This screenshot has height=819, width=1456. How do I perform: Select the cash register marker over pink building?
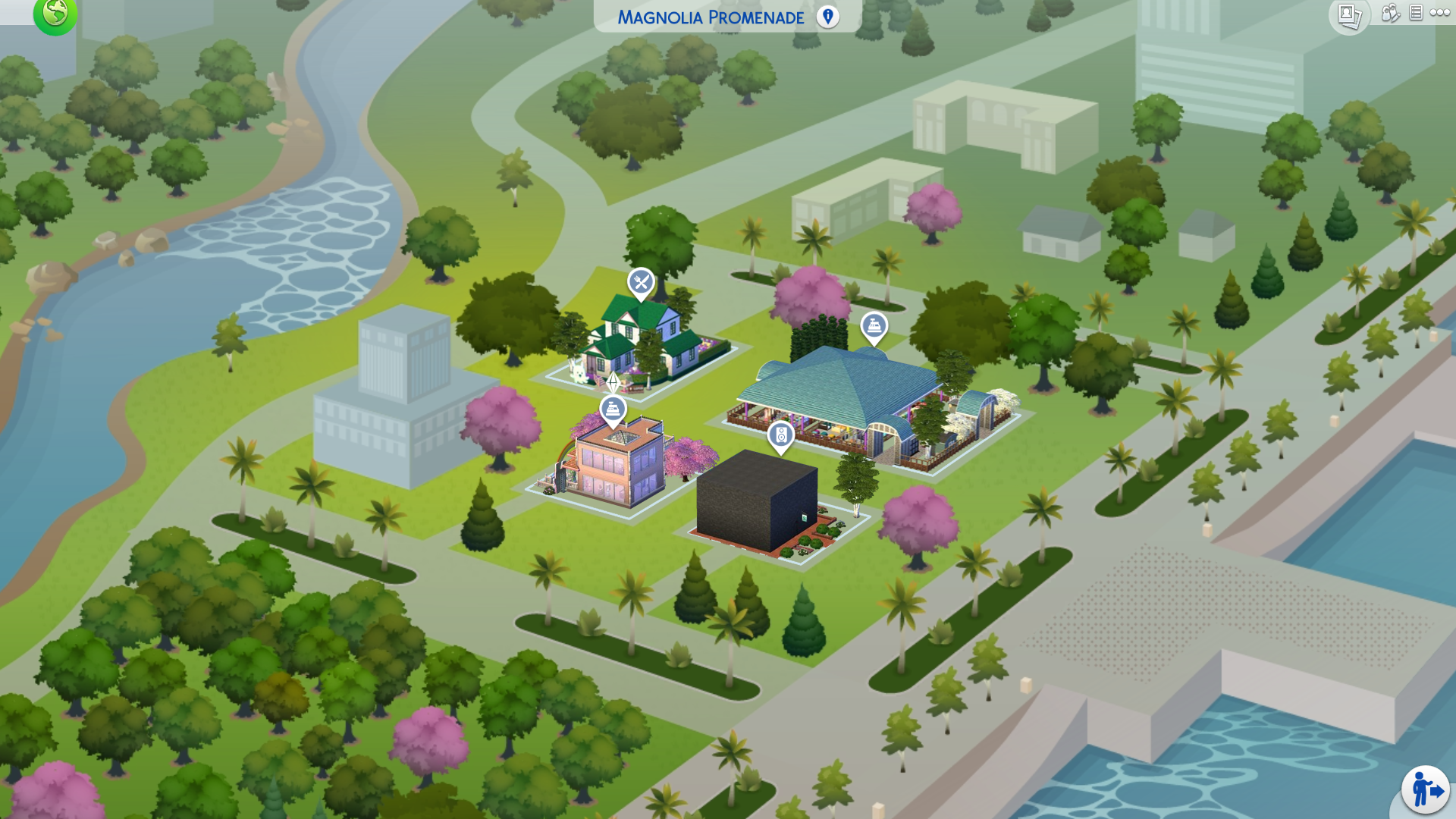(613, 410)
